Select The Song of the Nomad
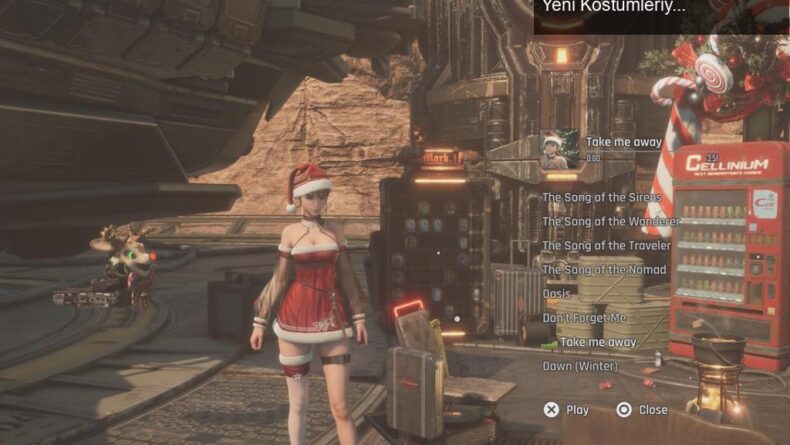The image size is (790, 445). (604, 270)
